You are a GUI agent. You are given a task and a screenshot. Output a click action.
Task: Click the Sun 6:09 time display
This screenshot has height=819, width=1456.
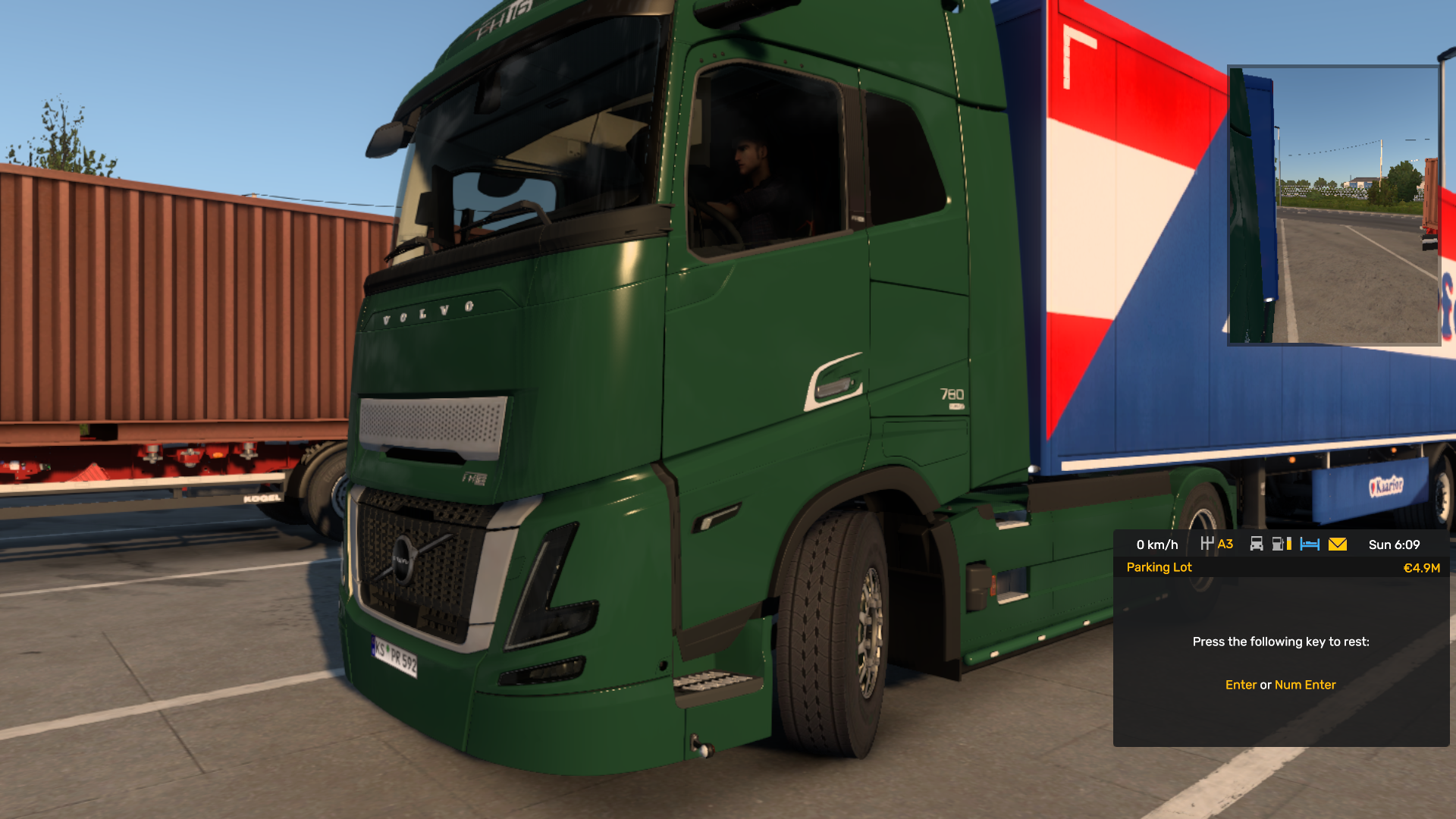point(1393,544)
